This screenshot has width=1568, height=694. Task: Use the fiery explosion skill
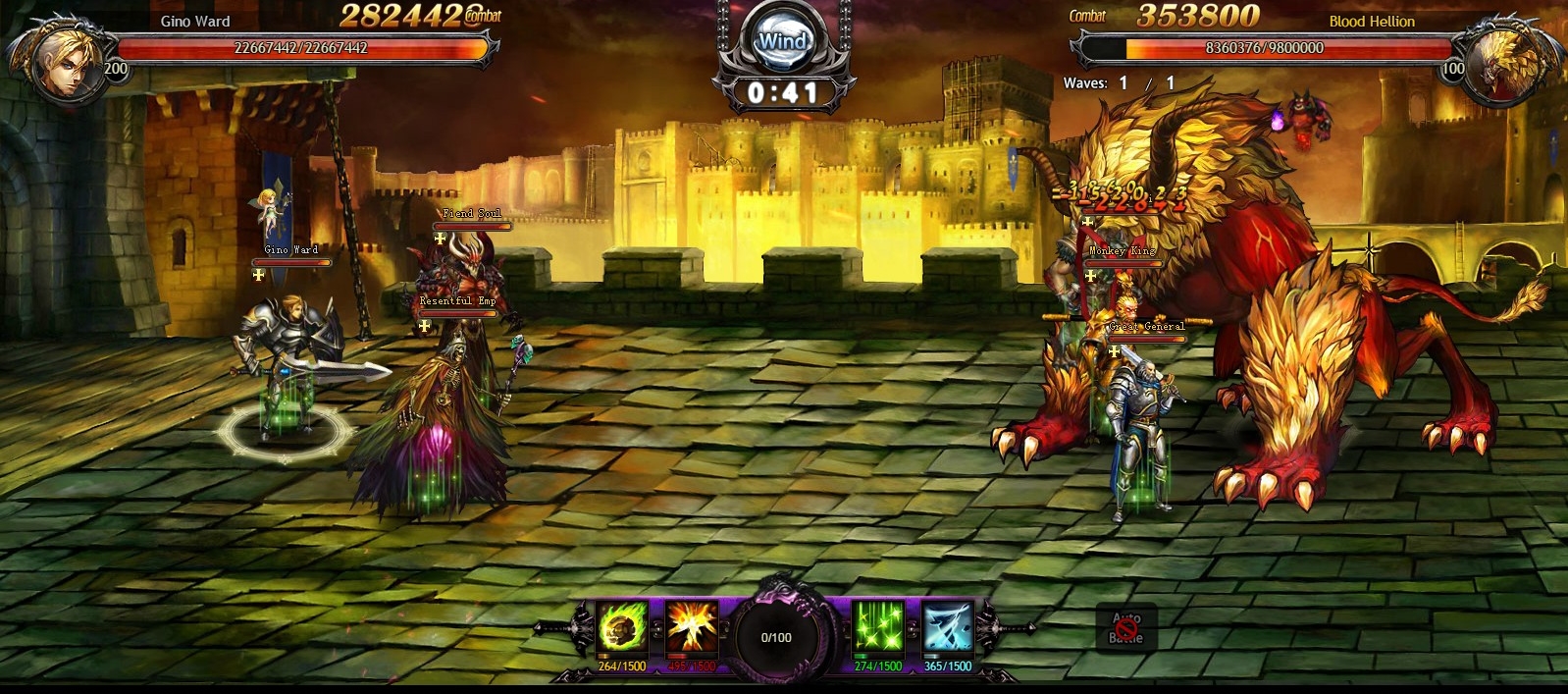click(x=692, y=627)
